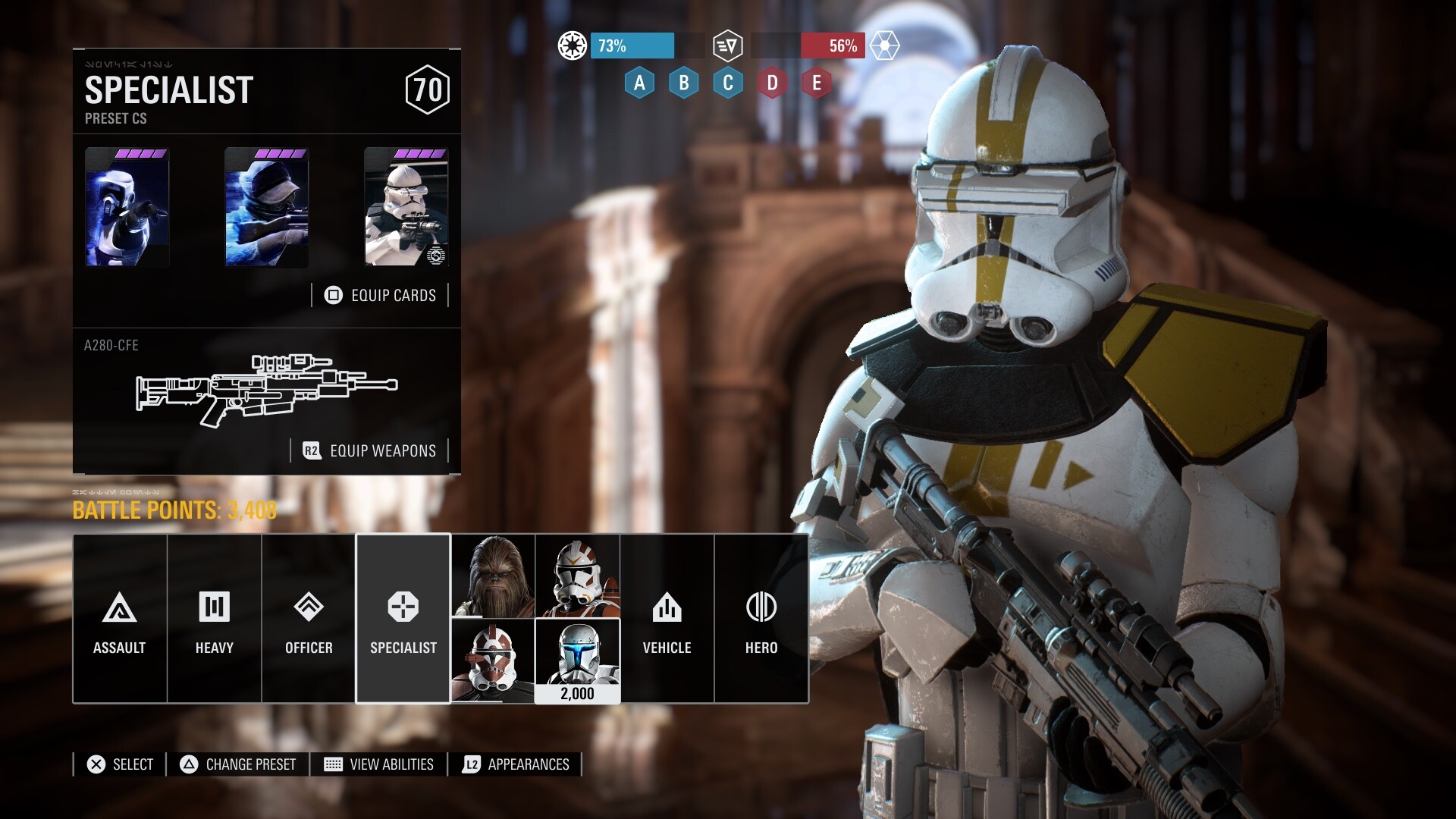1456x819 pixels.
Task: Open the Vehicle category
Action: (x=667, y=619)
